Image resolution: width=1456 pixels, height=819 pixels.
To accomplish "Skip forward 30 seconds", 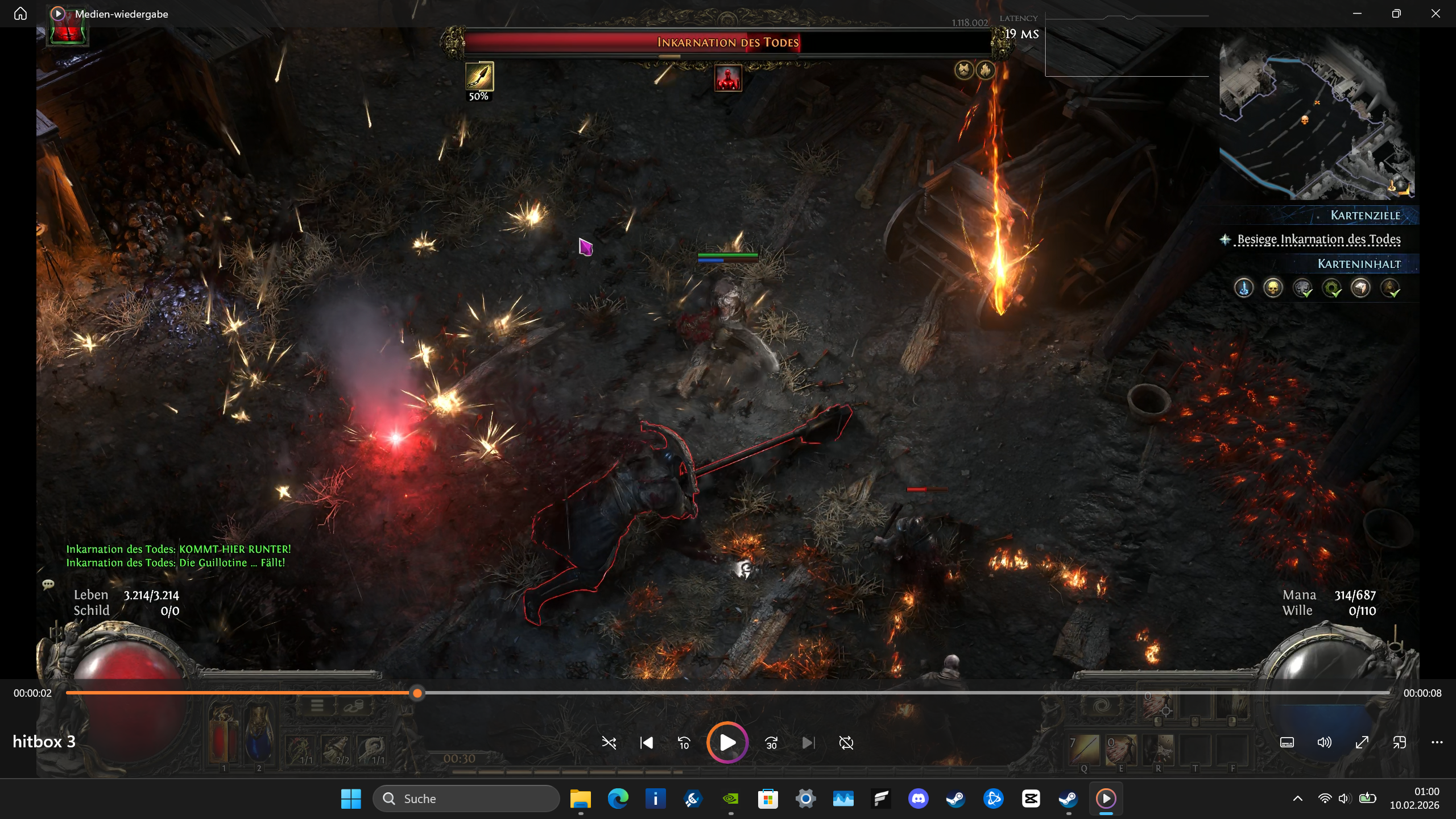I will [x=771, y=743].
